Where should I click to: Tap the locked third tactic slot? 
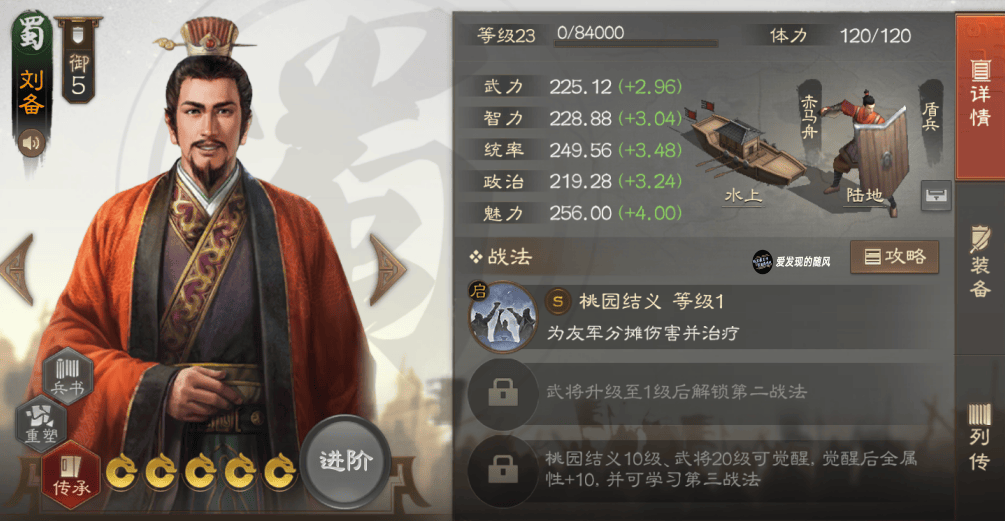502,468
